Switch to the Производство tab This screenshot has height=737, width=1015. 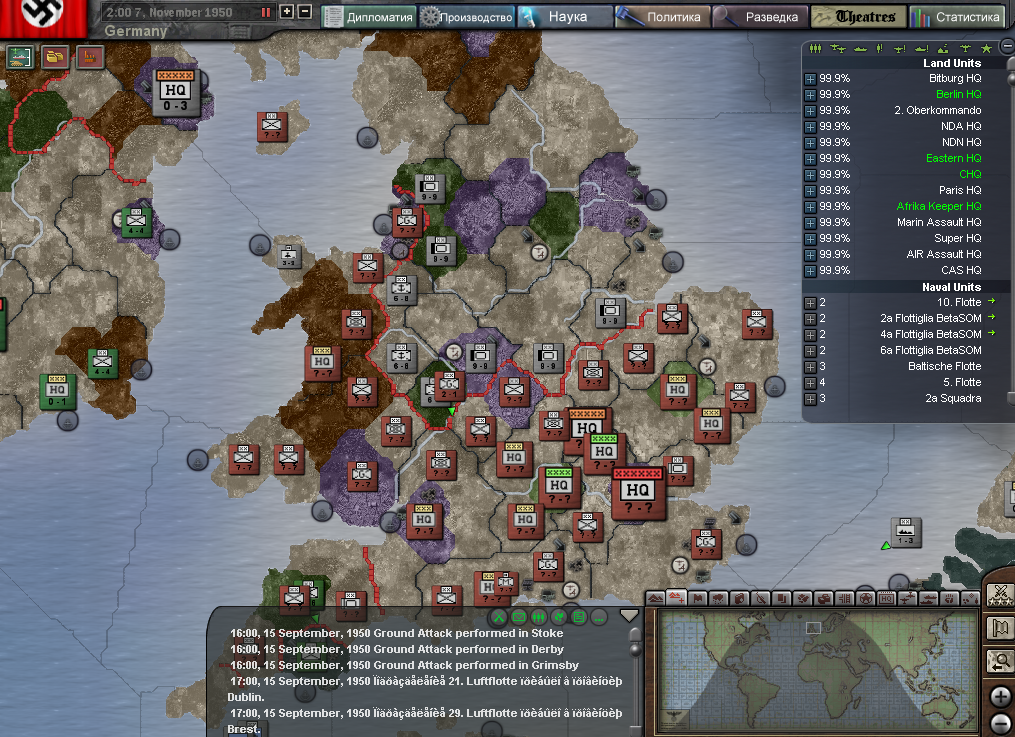[x=467, y=17]
